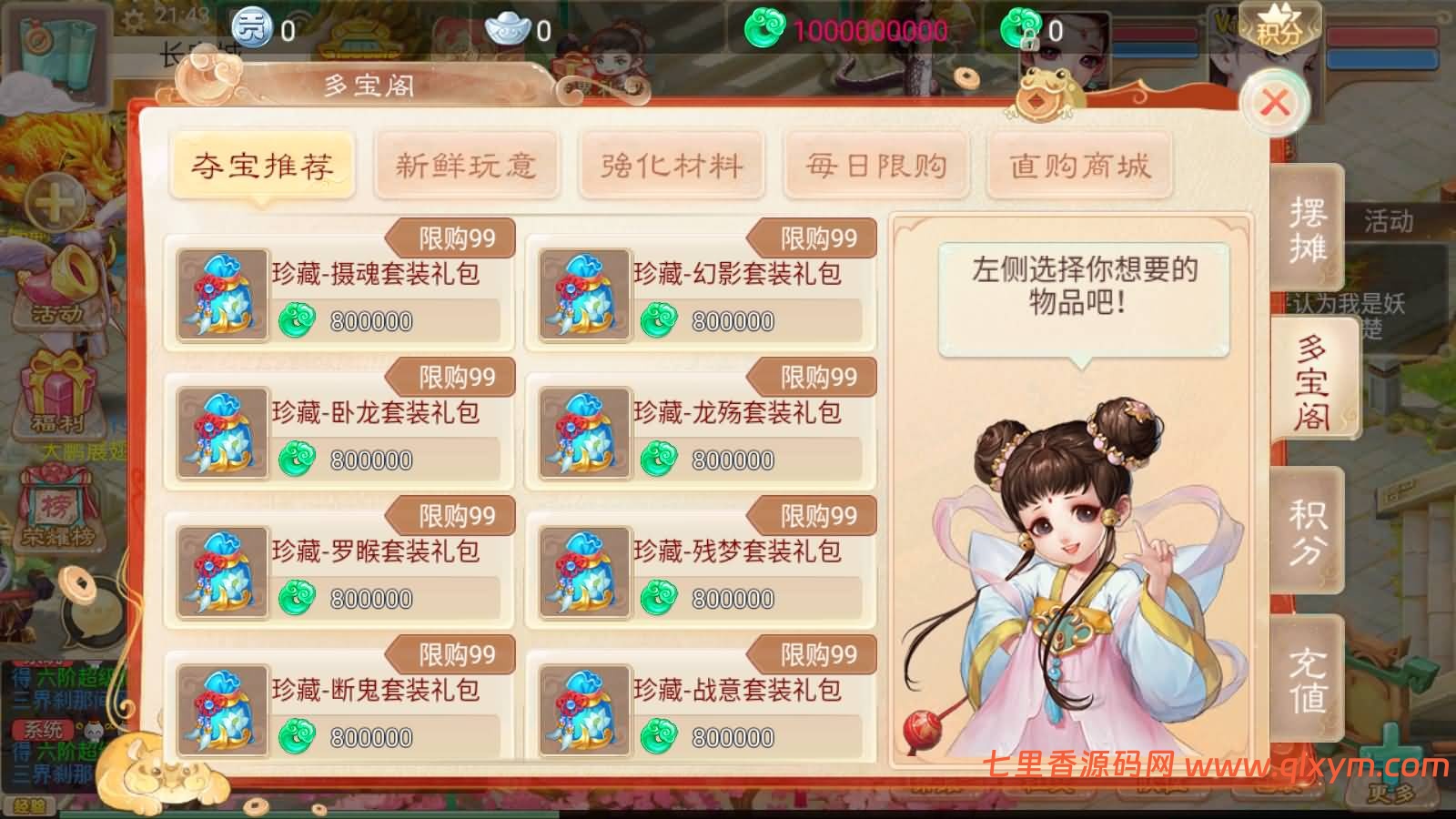Buy the 珍藏-摄魂套装礼包 item

click(x=337, y=291)
